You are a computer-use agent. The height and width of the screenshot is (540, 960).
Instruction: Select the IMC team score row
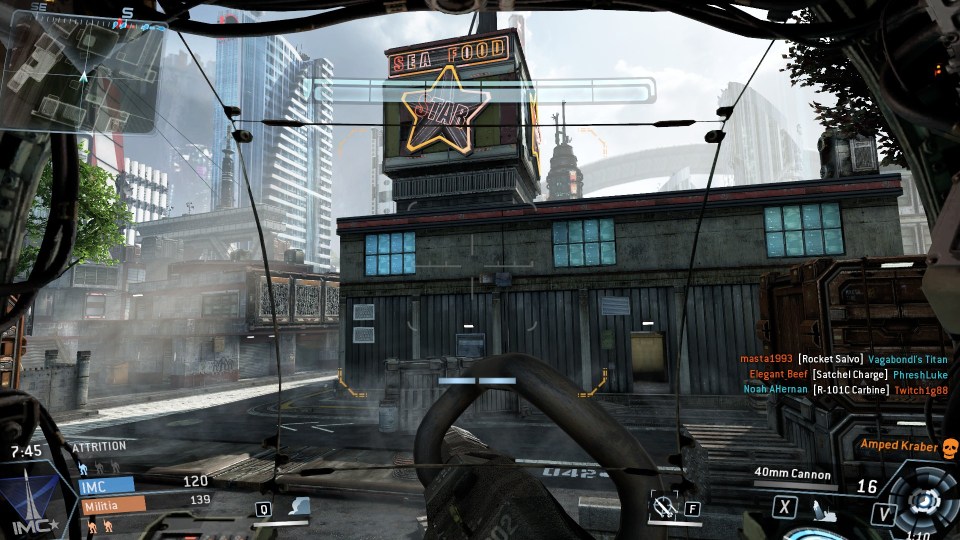pos(107,484)
